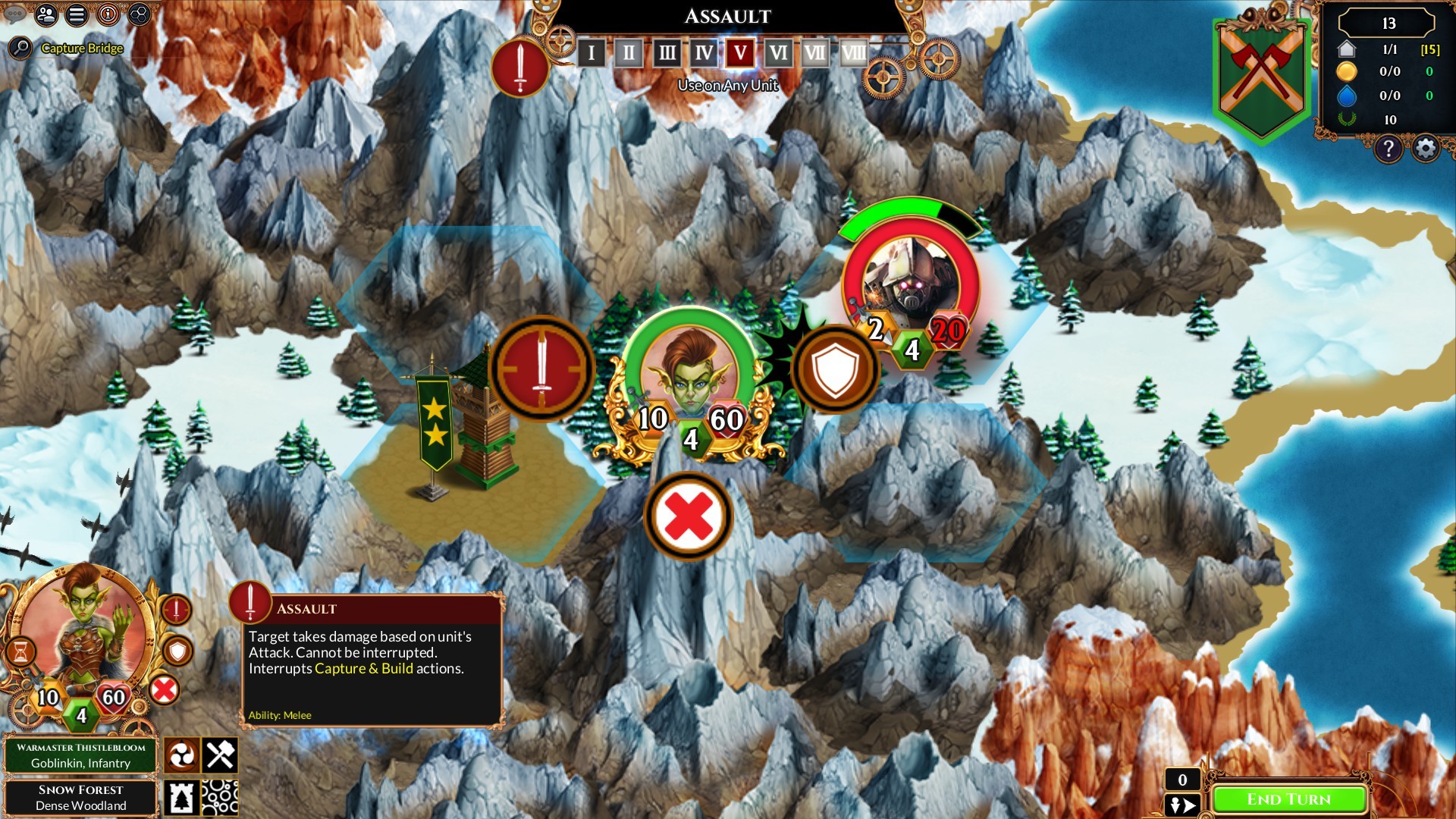The height and width of the screenshot is (819, 1456).
Task: Toggle ability tier V
Action: (739, 53)
